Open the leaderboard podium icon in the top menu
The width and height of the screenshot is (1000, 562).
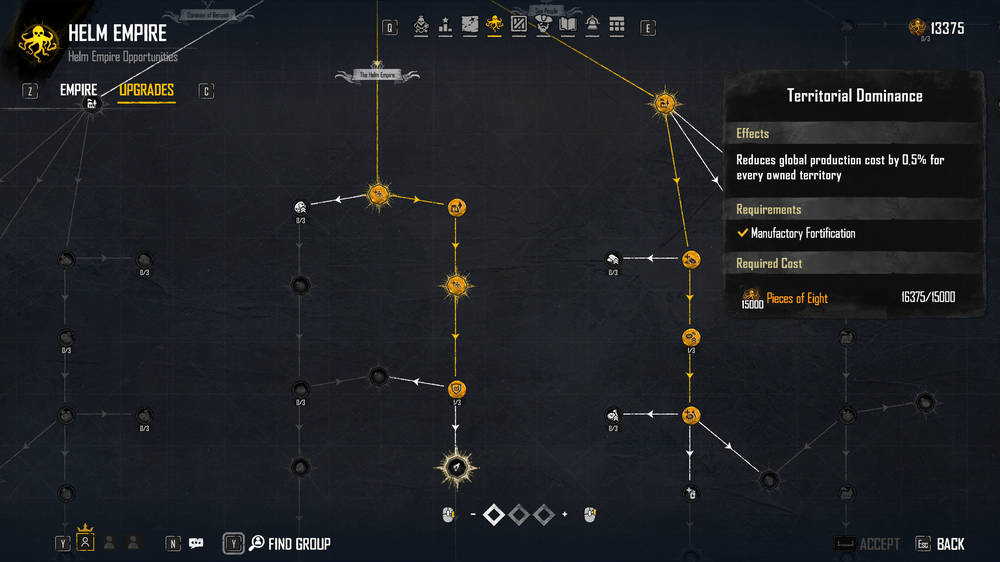pyautogui.click(x=445, y=25)
